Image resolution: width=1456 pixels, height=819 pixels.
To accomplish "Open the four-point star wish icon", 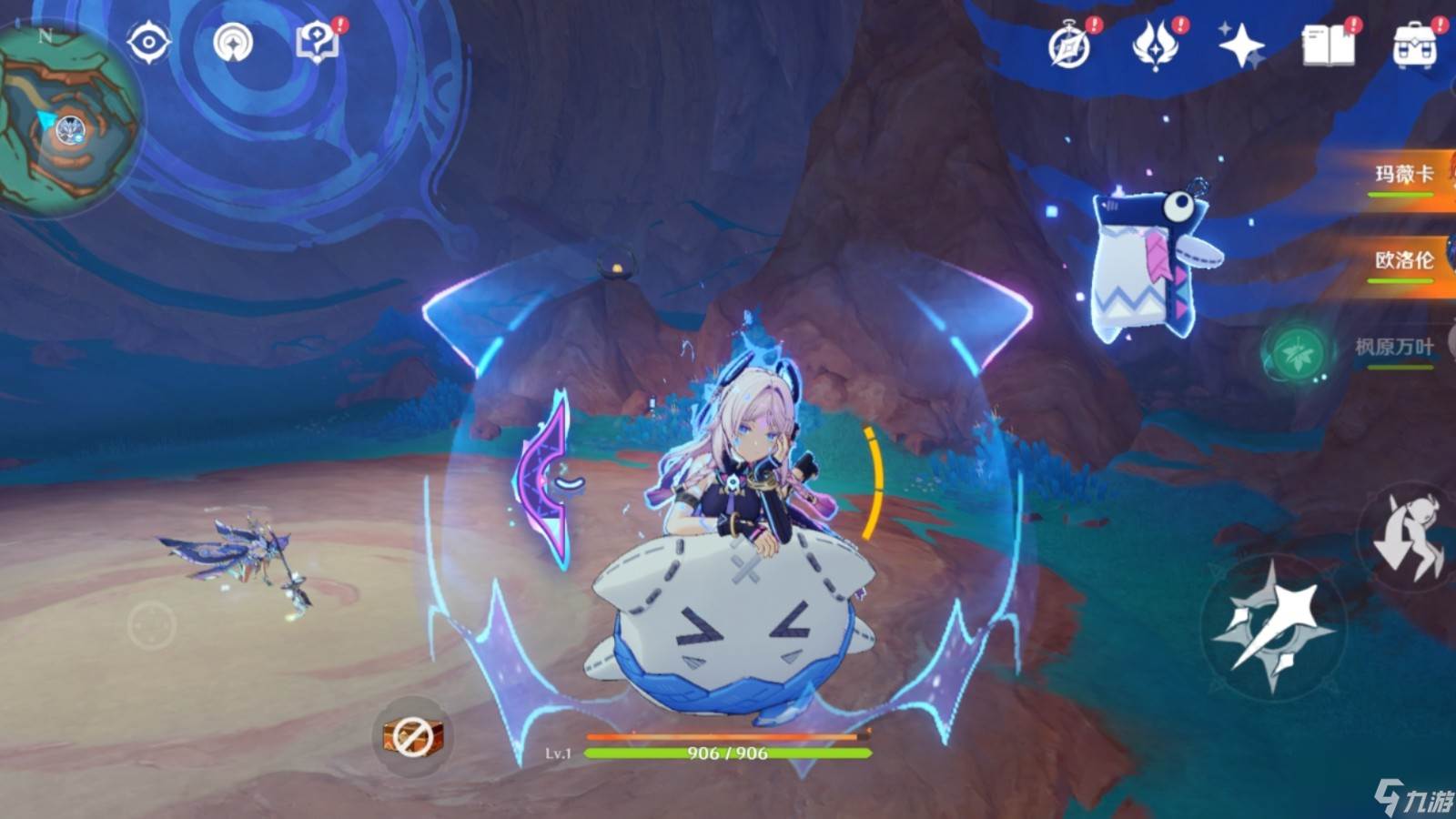I will coord(1241,45).
